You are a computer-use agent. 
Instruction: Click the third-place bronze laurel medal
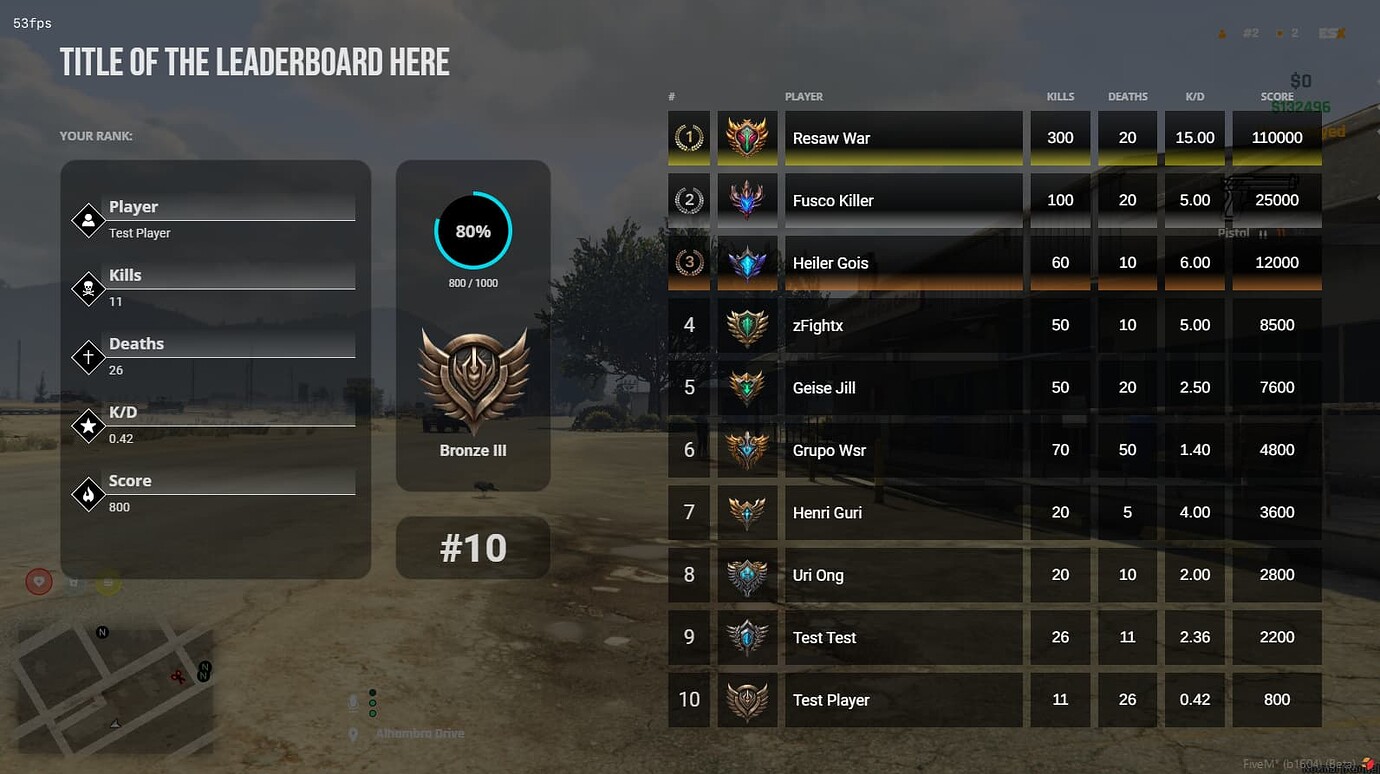click(x=688, y=262)
